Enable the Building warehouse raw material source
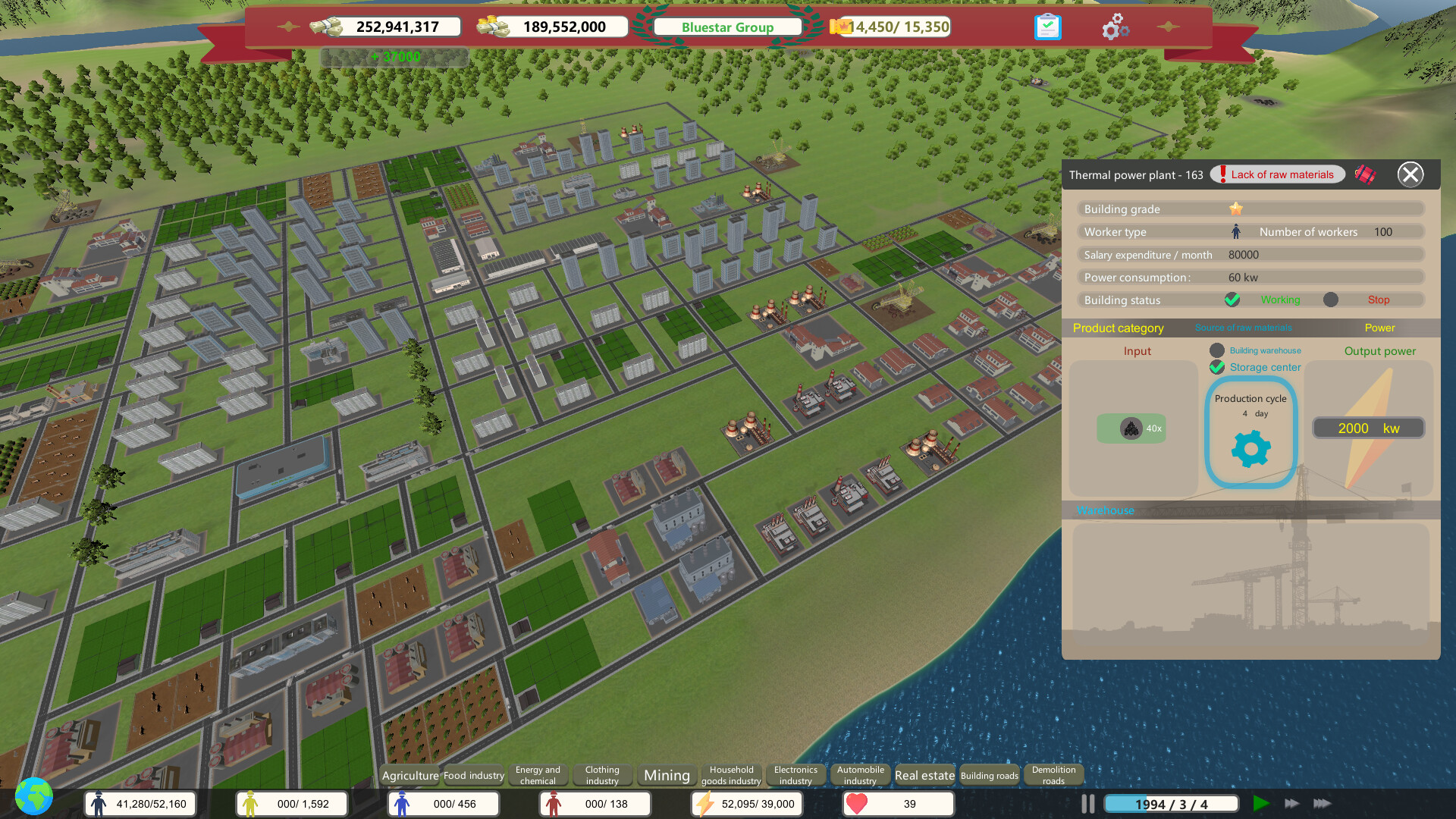The width and height of the screenshot is (1456, 819). [1217, 350]
